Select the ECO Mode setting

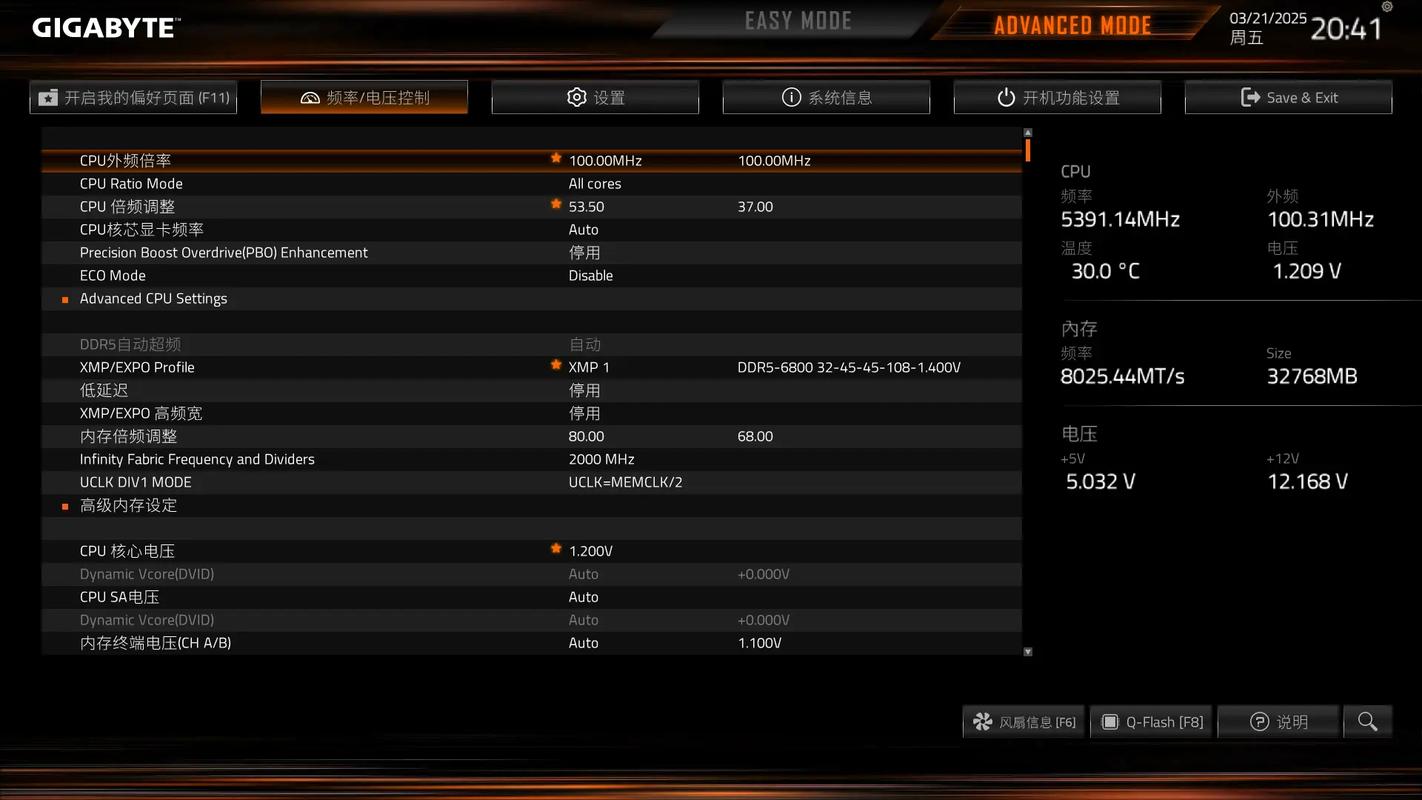coord(113,275)
